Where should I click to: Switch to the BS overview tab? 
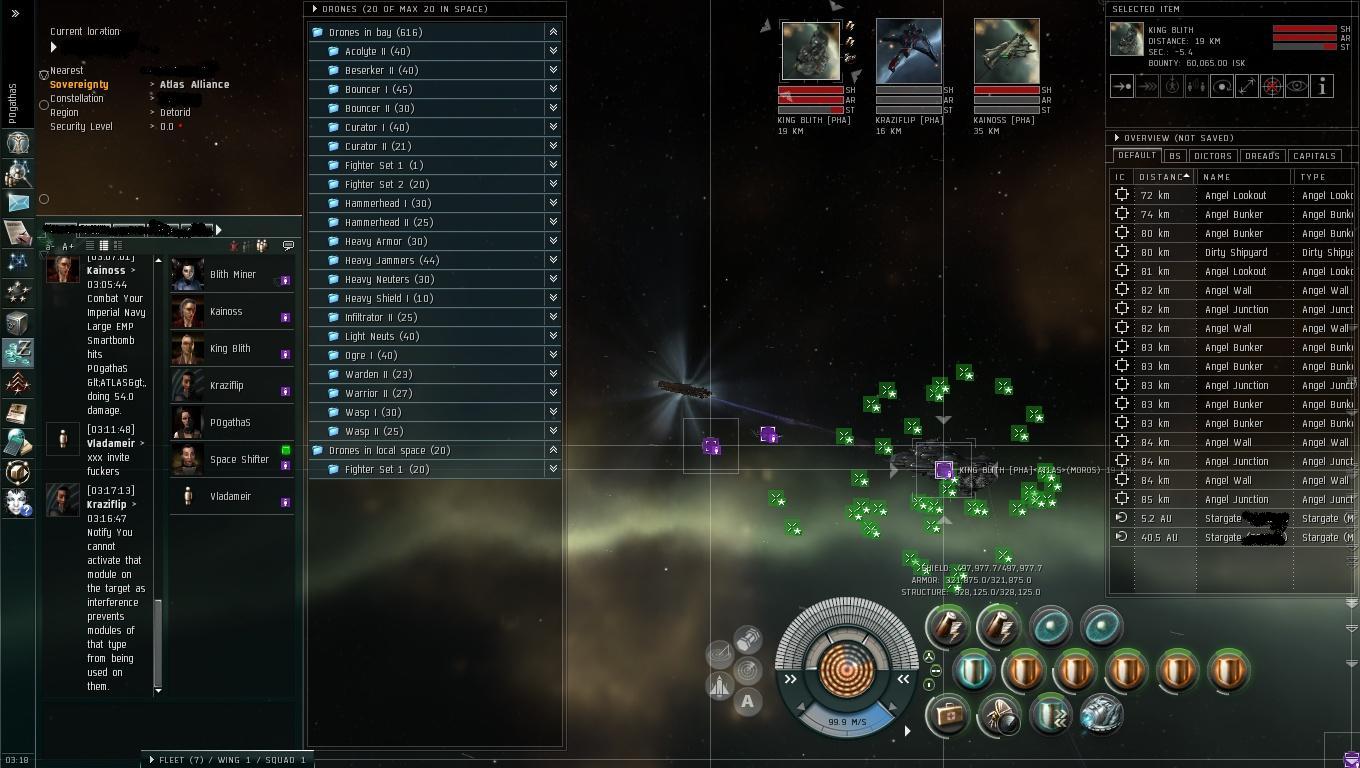pos(1175,156)
